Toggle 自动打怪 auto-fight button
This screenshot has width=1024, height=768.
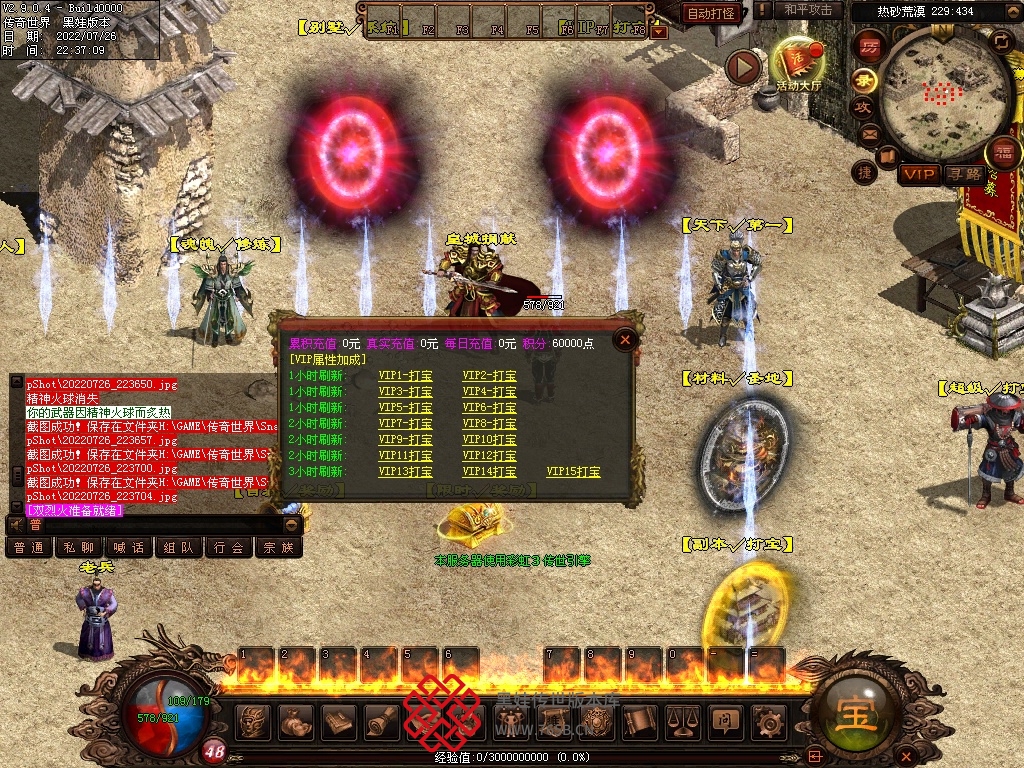click(x=711, y=13)
